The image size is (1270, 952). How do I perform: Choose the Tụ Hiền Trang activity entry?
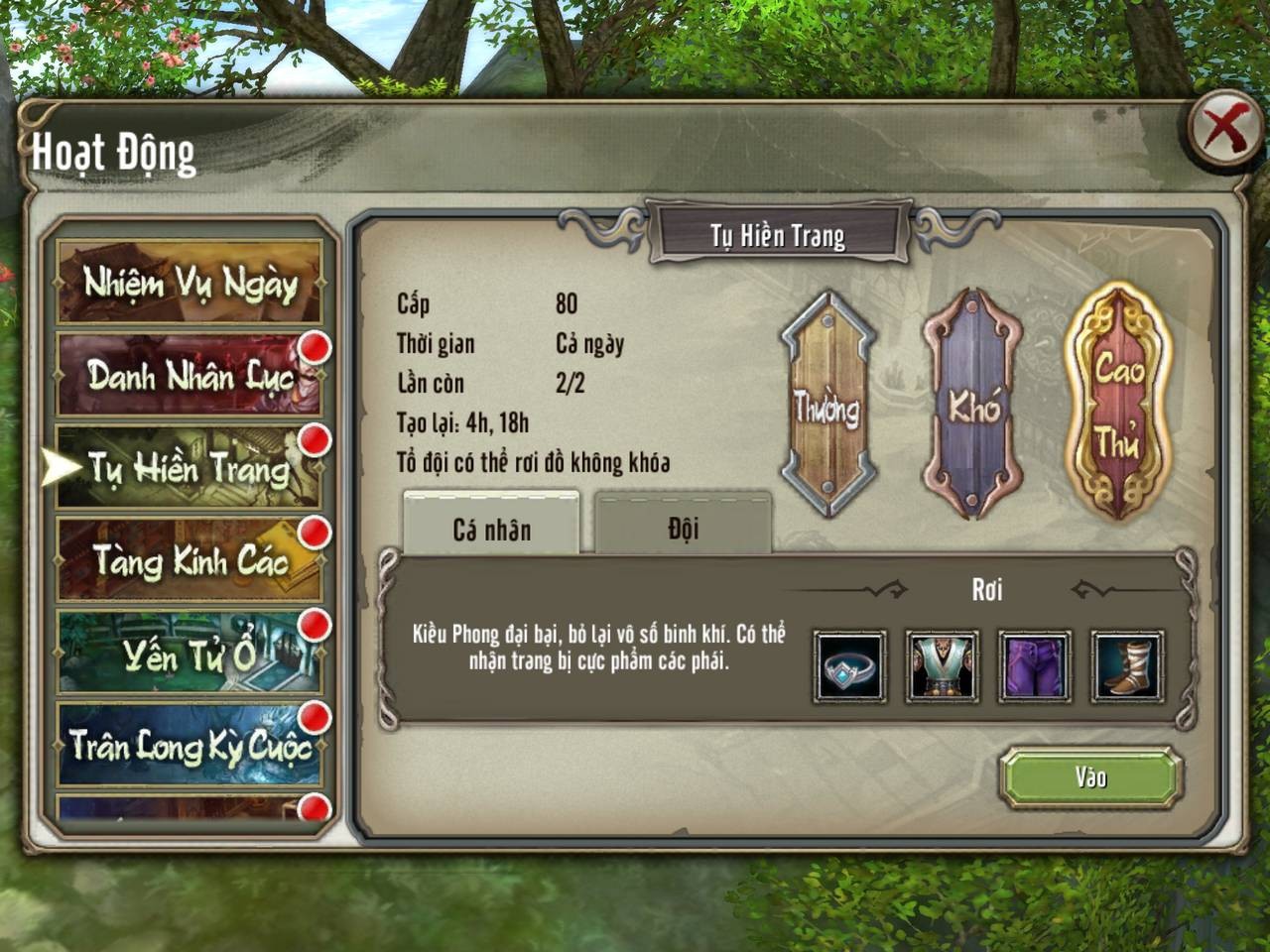coord(189,468)
